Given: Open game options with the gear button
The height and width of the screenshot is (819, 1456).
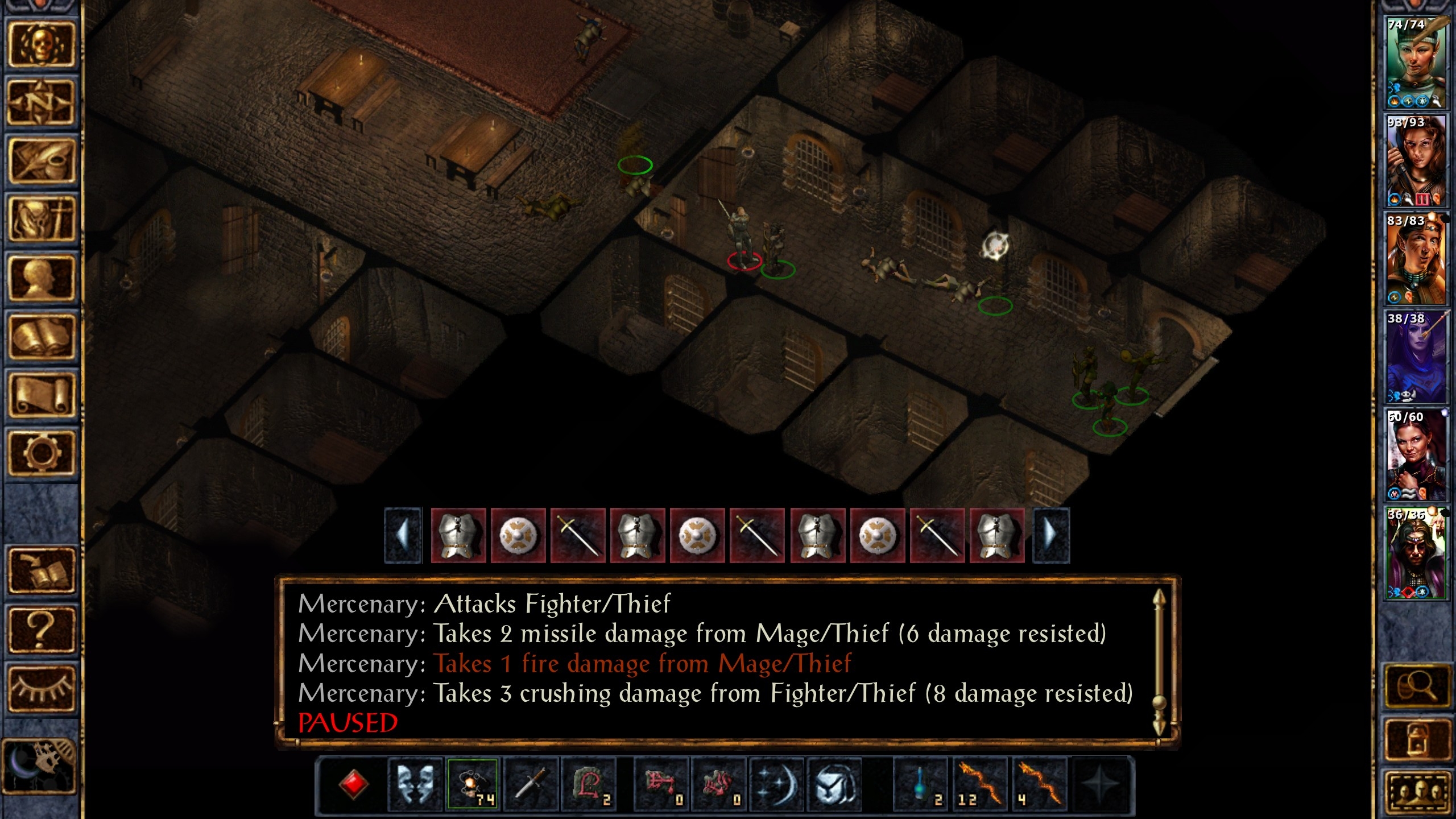Looking at the screenshot, I should tap(41, 453).
